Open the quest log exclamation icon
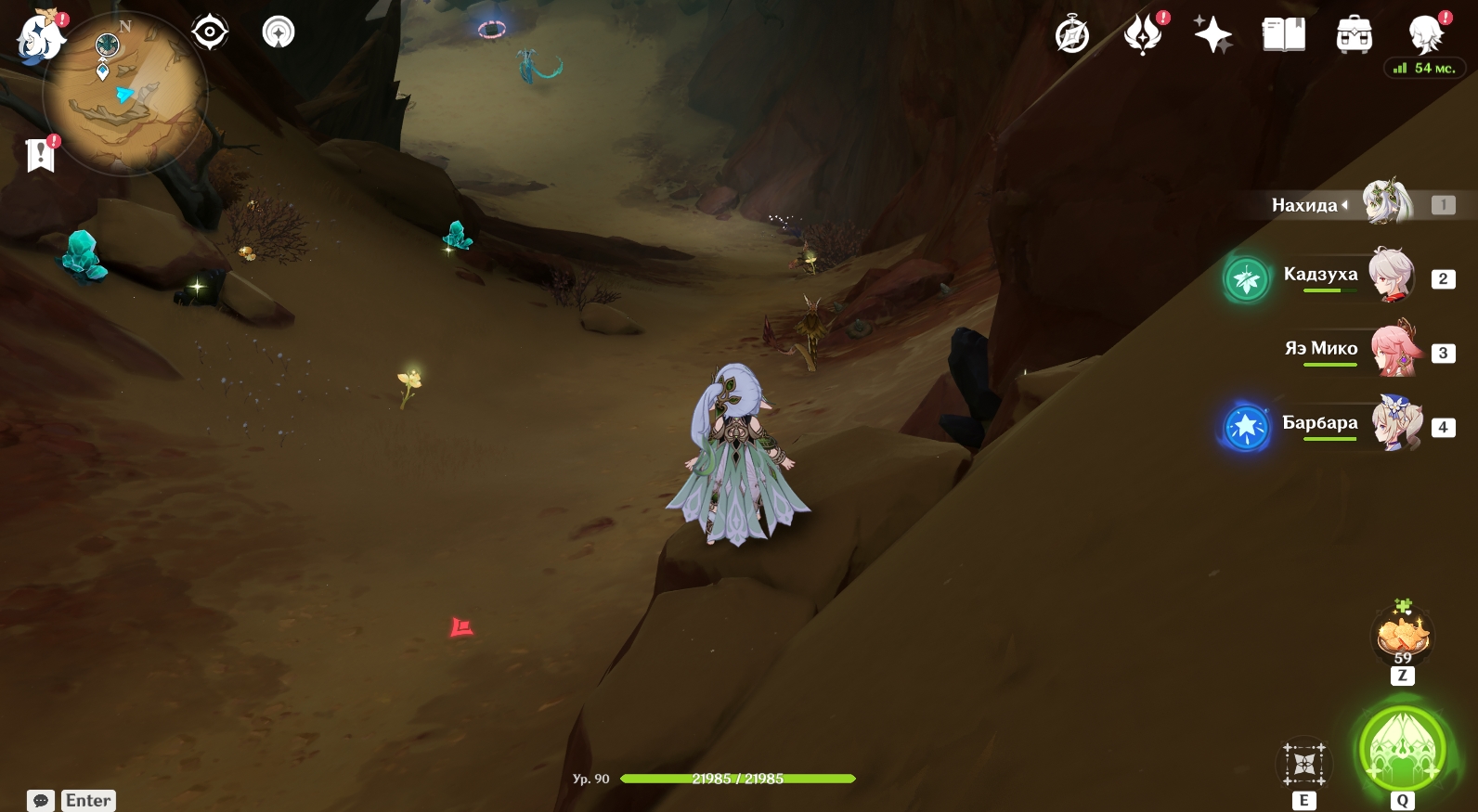Image resolution: width=1478 pixels, height=812 pixels. pyautogui.click(x=41, y=155)
